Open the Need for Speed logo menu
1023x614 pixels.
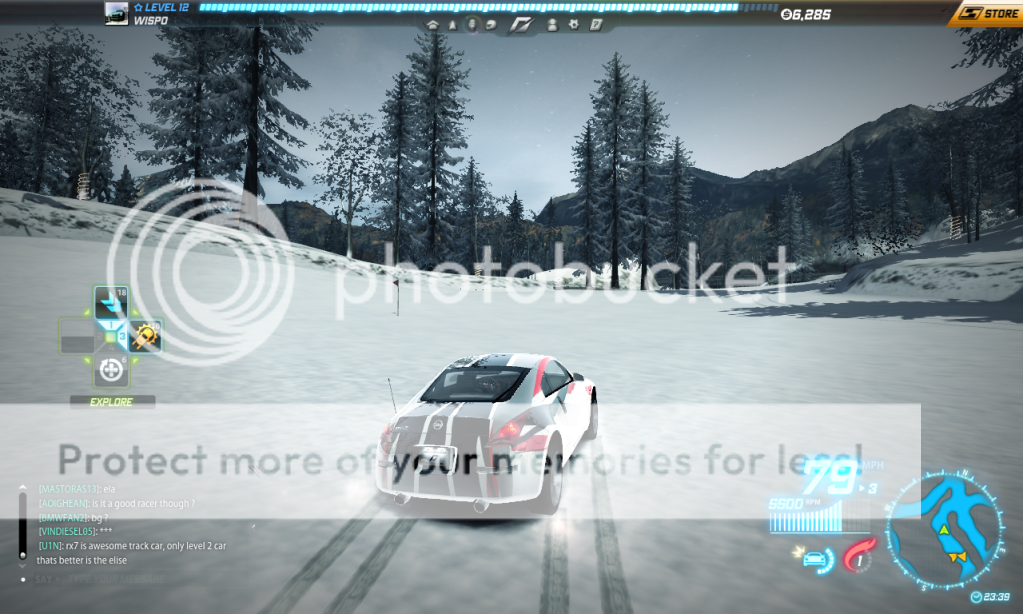(523, 24)
